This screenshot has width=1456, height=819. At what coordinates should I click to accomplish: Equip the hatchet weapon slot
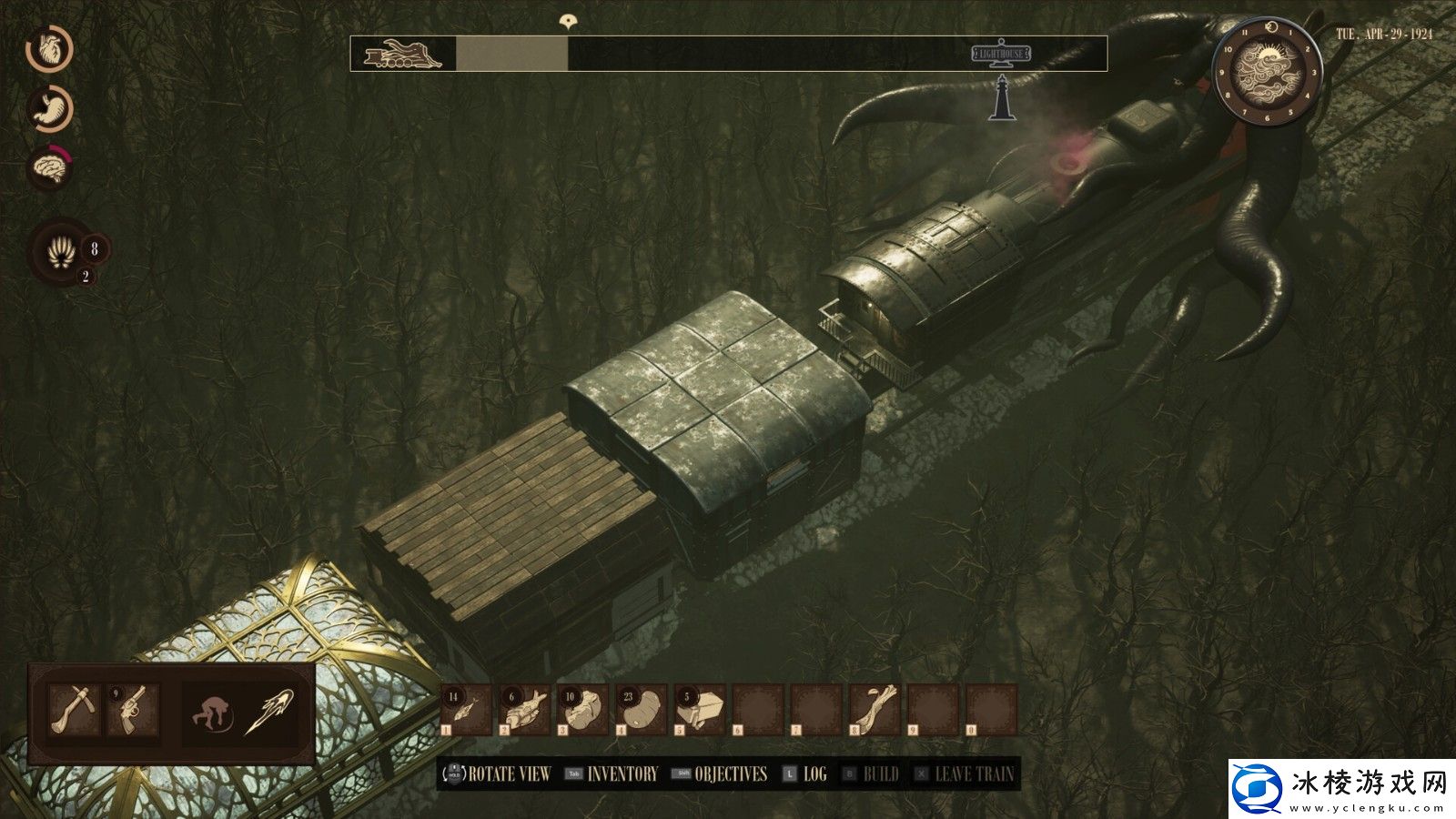click(x=75, y=710)
